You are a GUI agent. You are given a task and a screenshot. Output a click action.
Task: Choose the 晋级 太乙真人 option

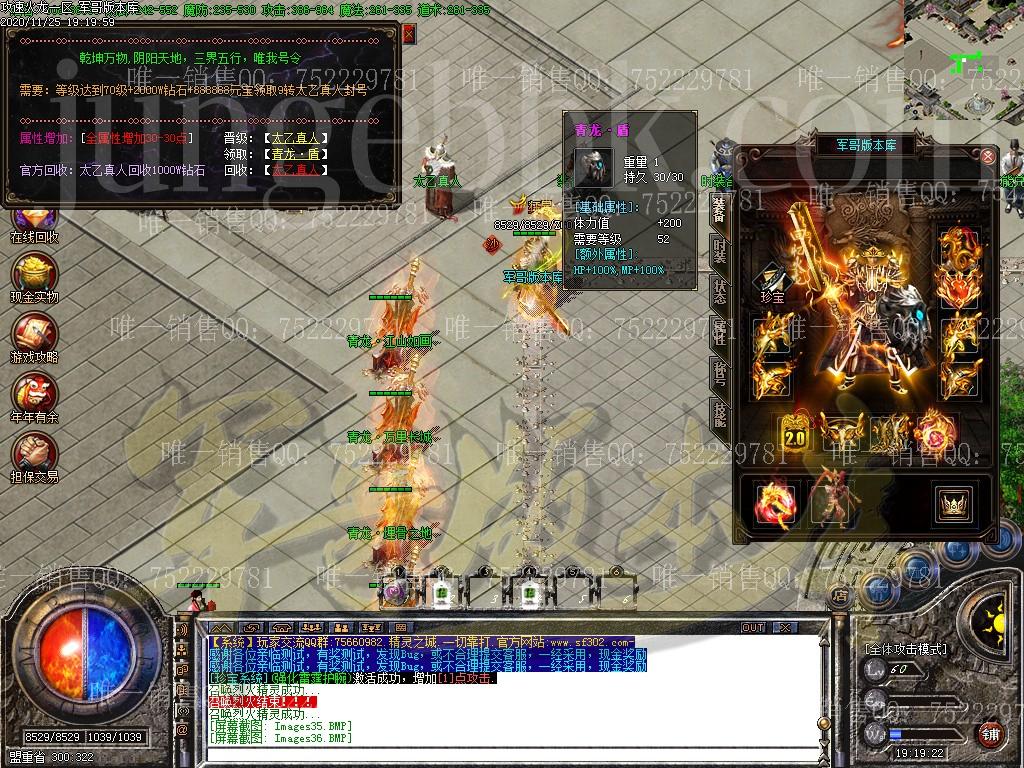(296, 138)
